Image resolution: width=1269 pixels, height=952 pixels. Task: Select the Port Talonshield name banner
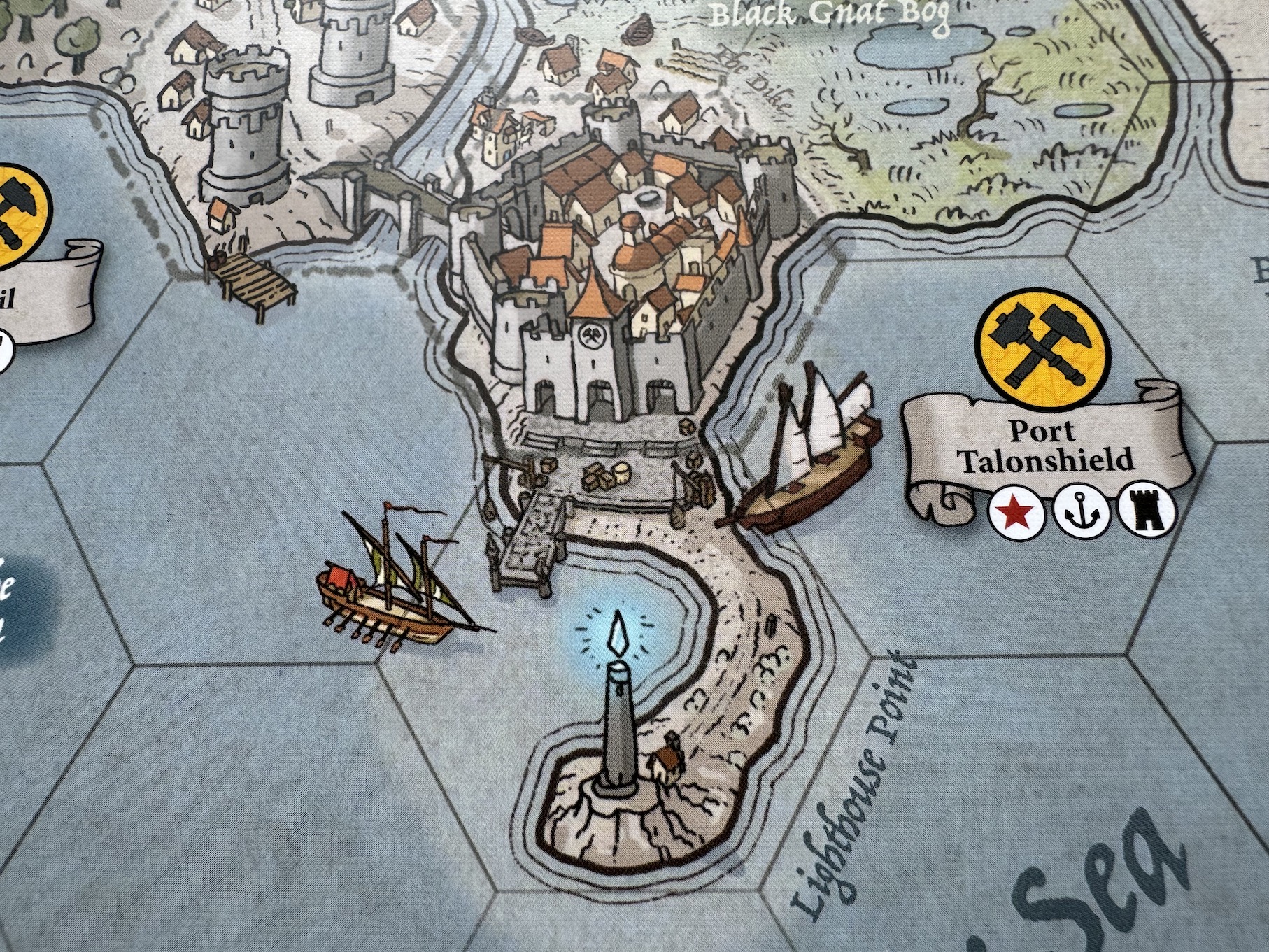click(x=1045, y=446)
